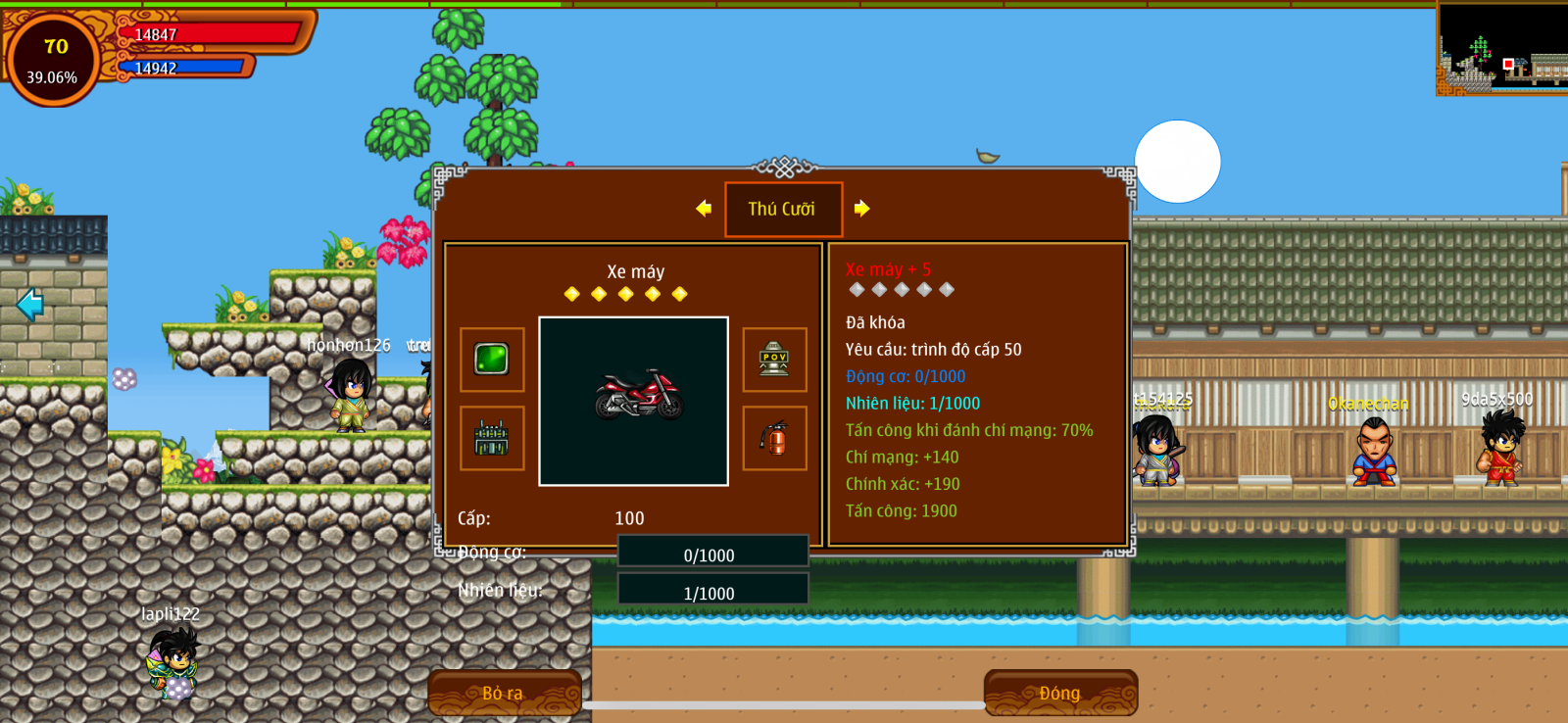The width and height of the screenshot is (1568, 723).
Task: Click the Bỏ ra button
Action: pyautogui.click(x=504, y=693)
